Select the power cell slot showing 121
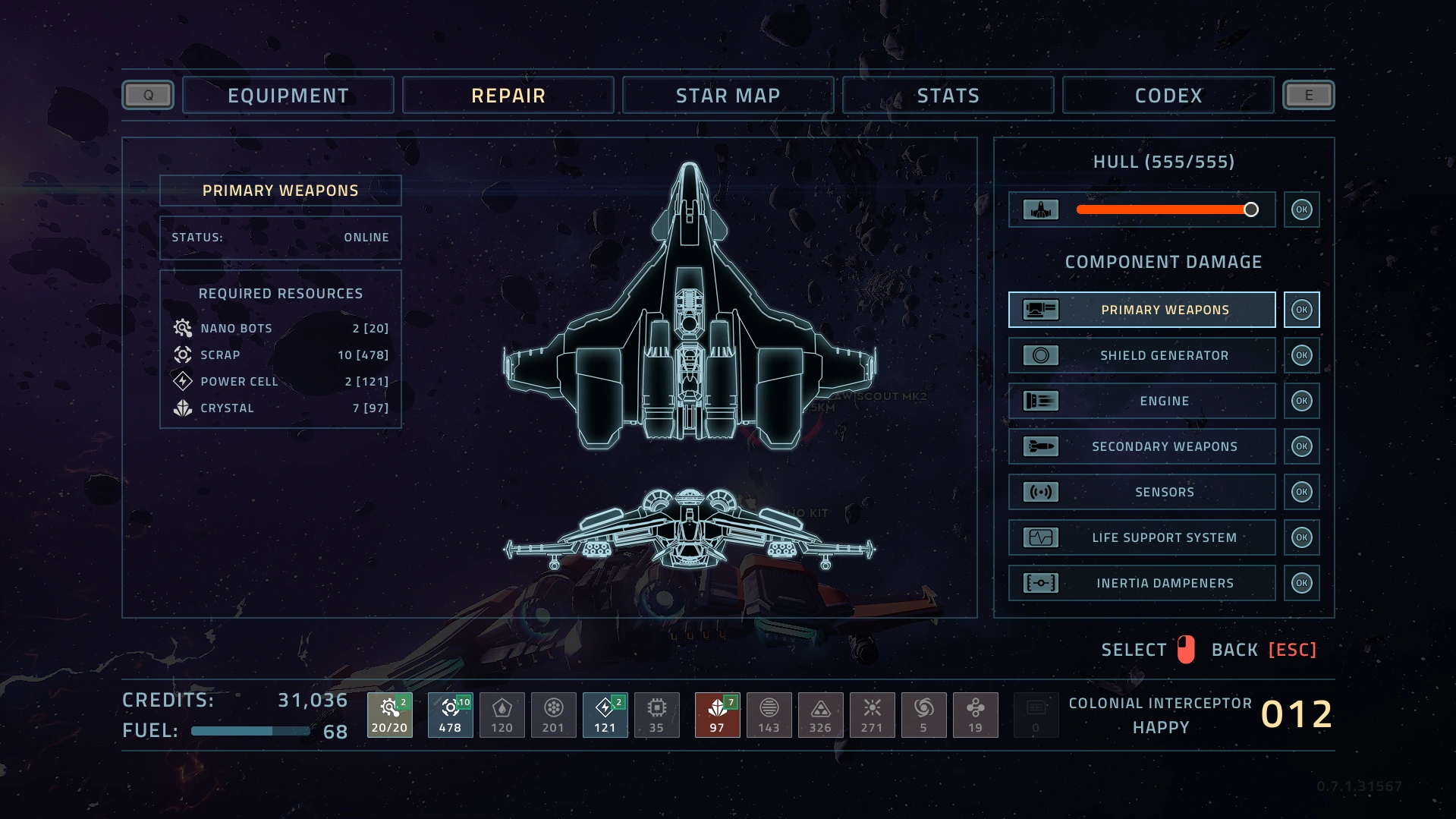Viewport: 1456px width, 819px height. coord(605,715)
